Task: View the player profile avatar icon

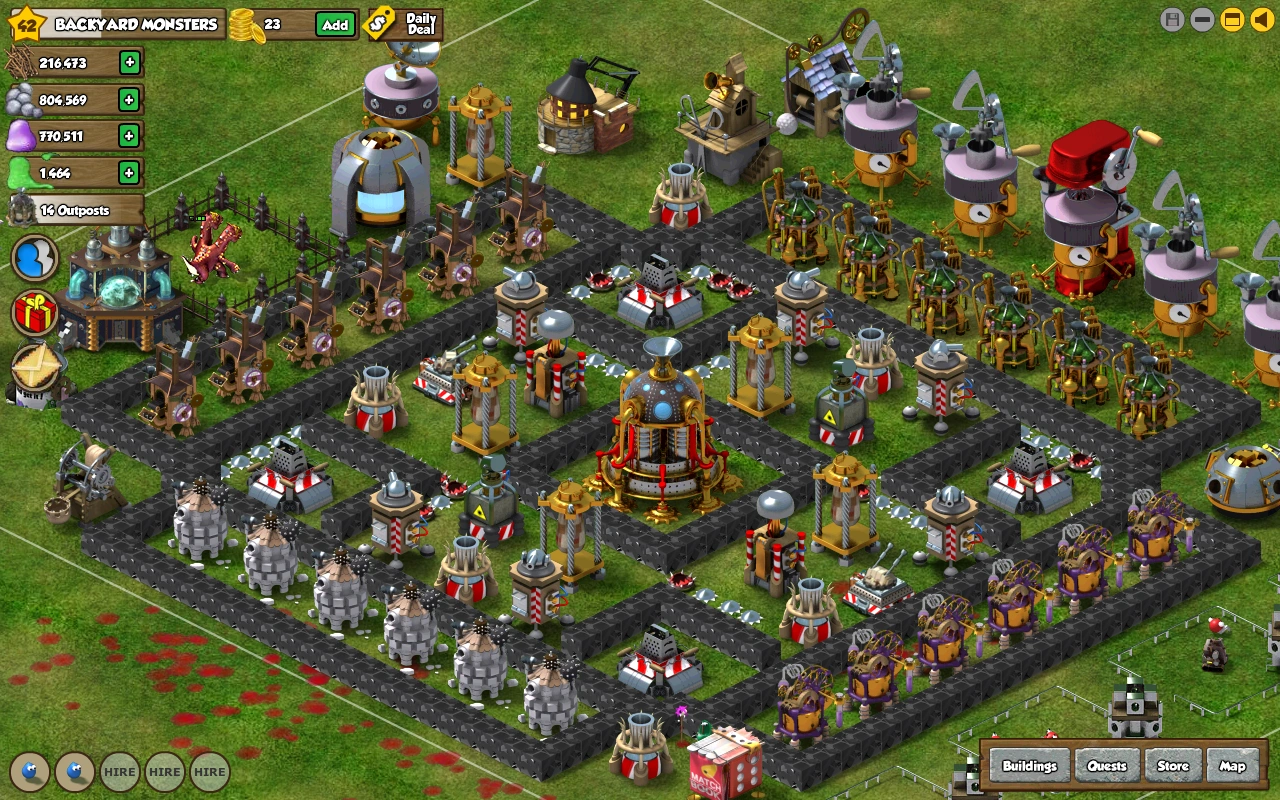Action: 34,258
